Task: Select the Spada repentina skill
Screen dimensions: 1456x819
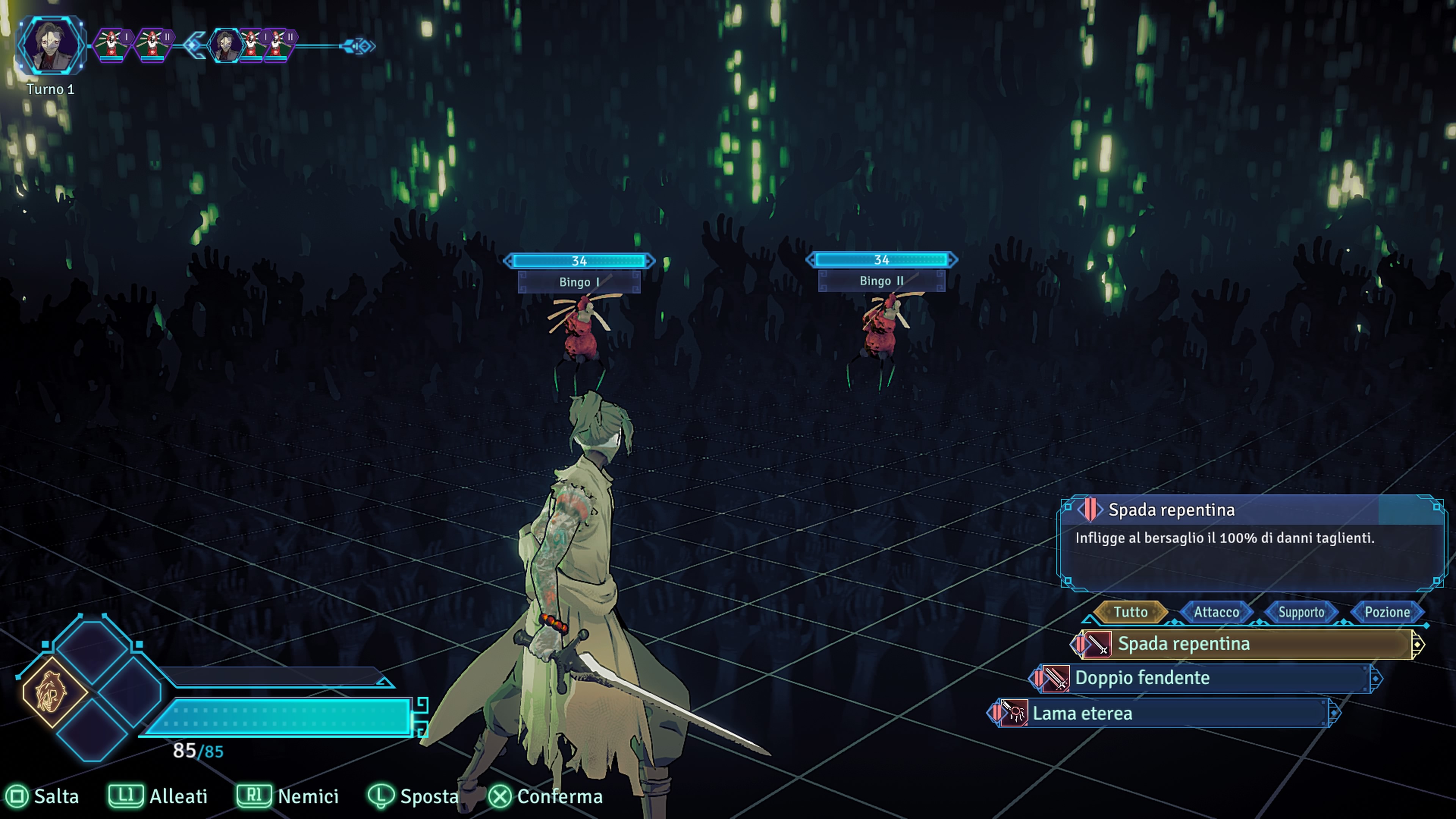Action: tap(1244, 644)
